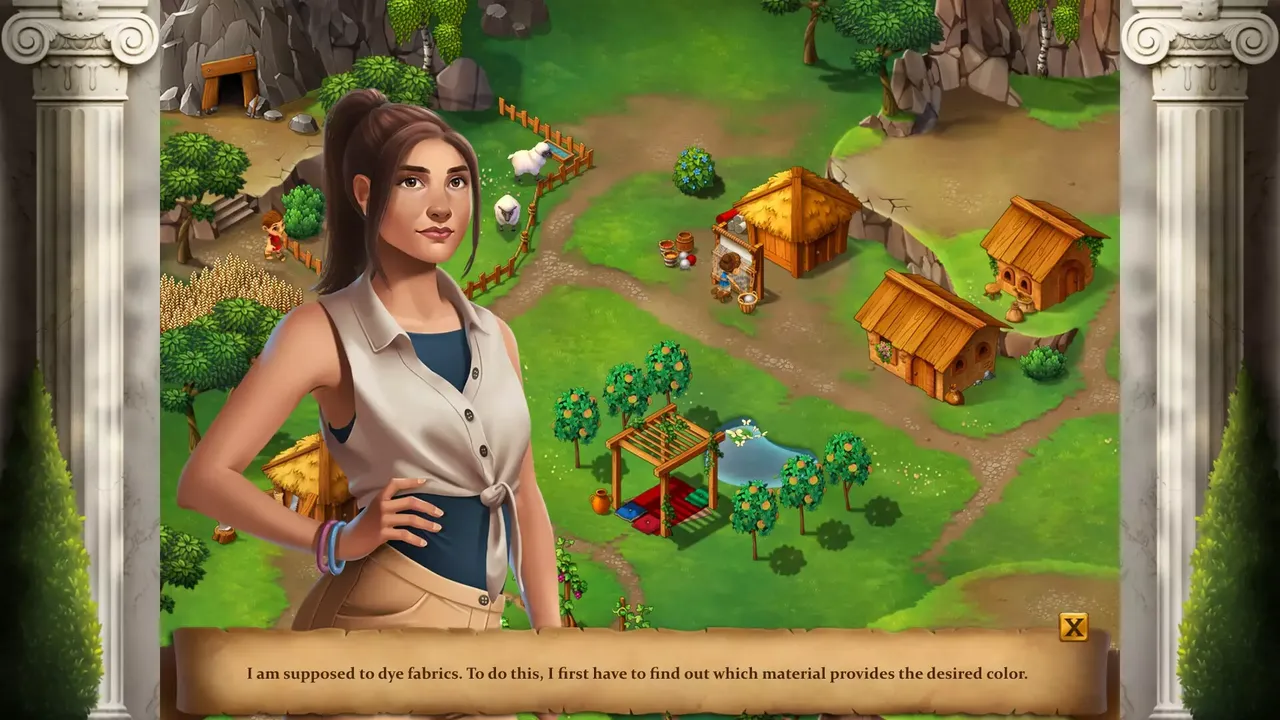Viewport: 1280px width, 720px height.
Task: Click the parchment dialogue text banner
Action: point(640,673)
